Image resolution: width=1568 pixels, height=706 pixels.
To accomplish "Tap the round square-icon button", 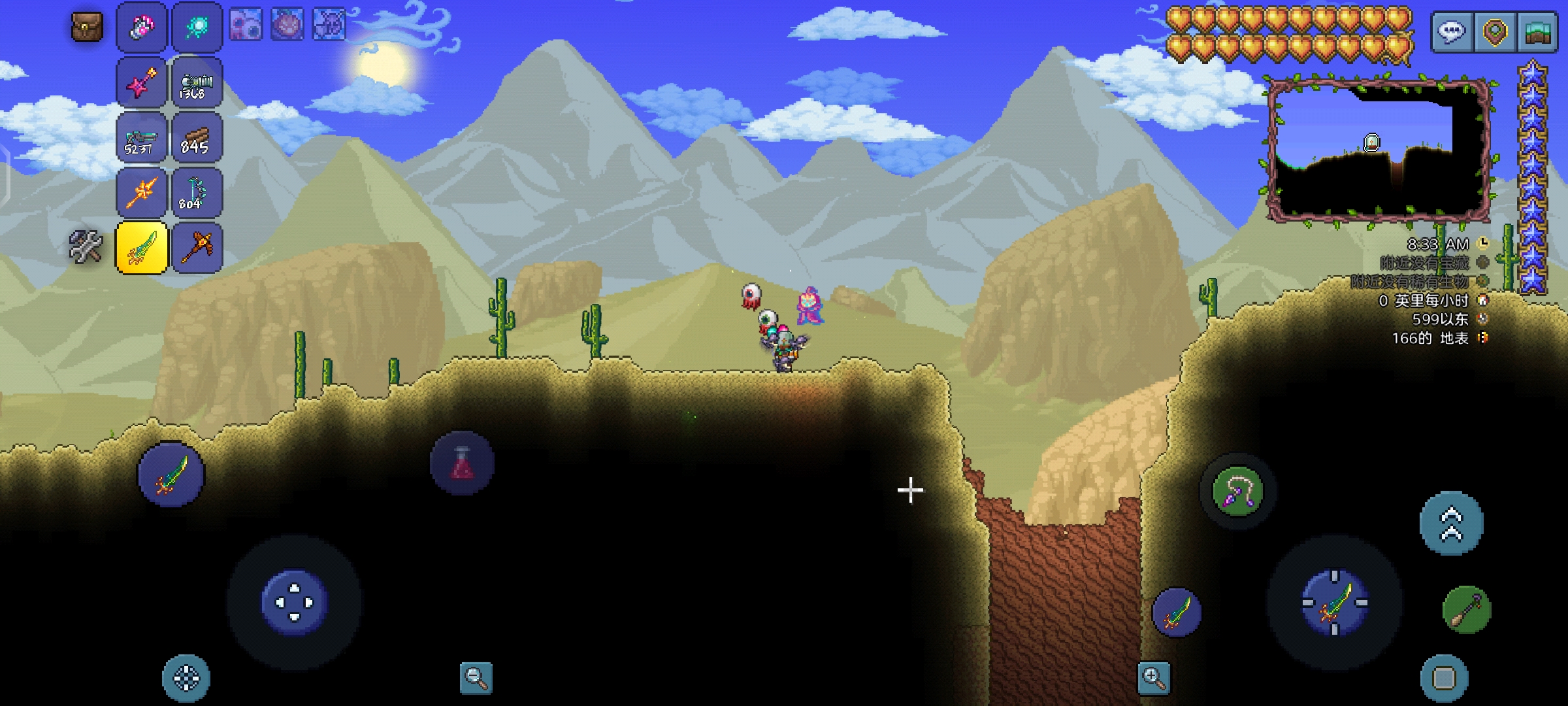I will (1444, 678).
